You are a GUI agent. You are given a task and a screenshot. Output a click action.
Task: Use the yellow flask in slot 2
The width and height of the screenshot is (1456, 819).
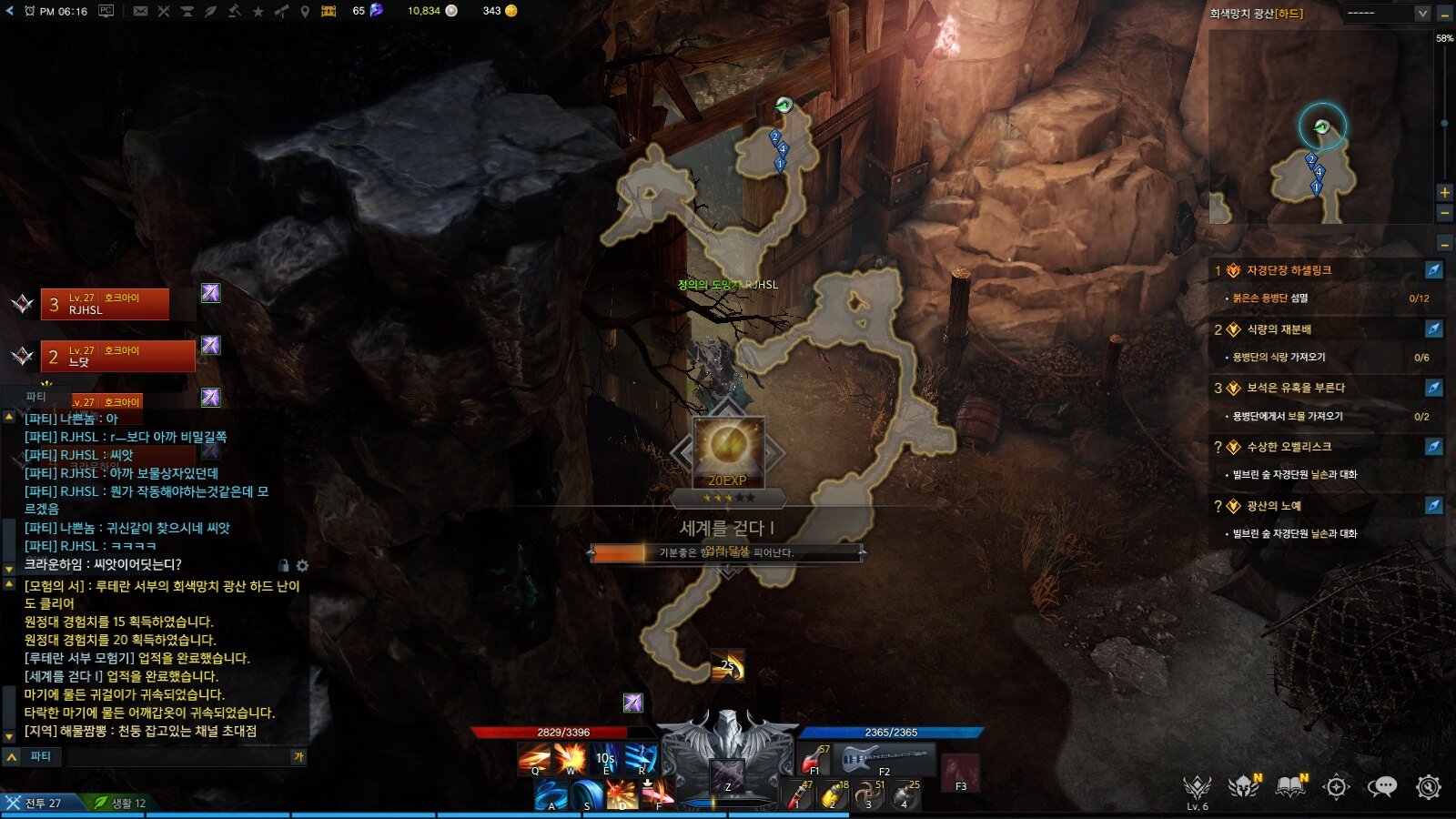[832, 795]
